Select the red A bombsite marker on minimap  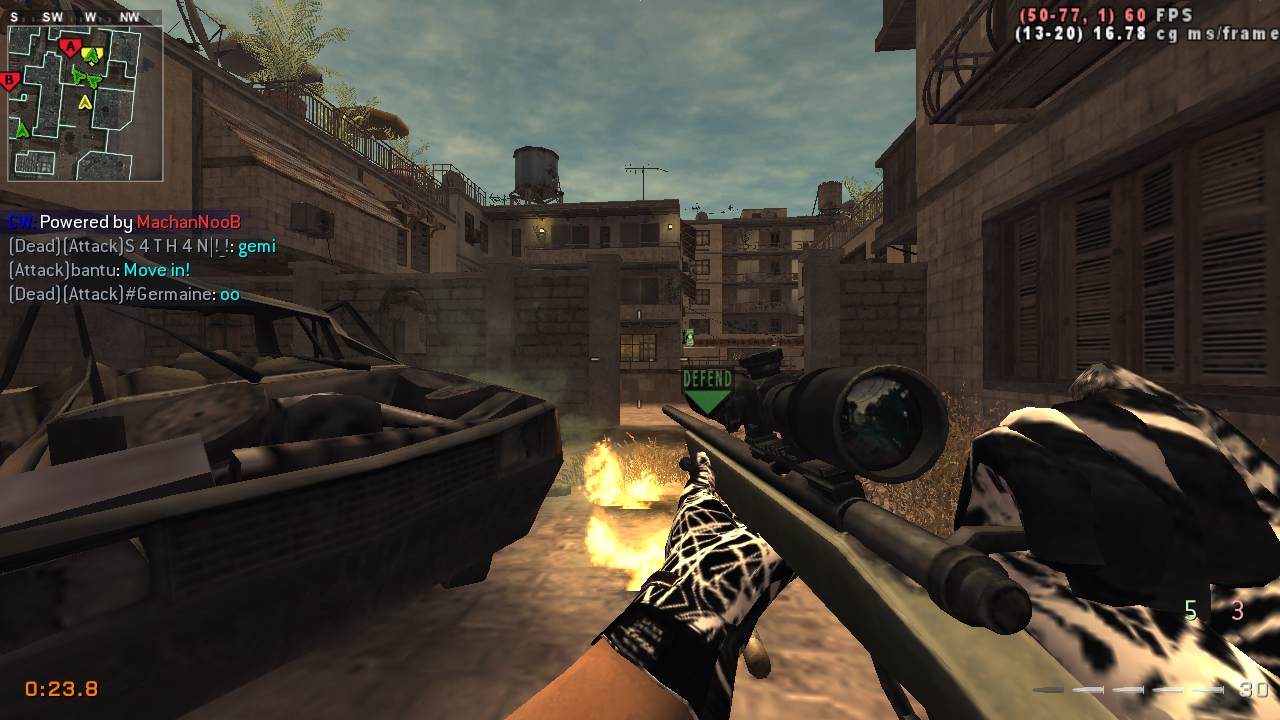point(69,47)
